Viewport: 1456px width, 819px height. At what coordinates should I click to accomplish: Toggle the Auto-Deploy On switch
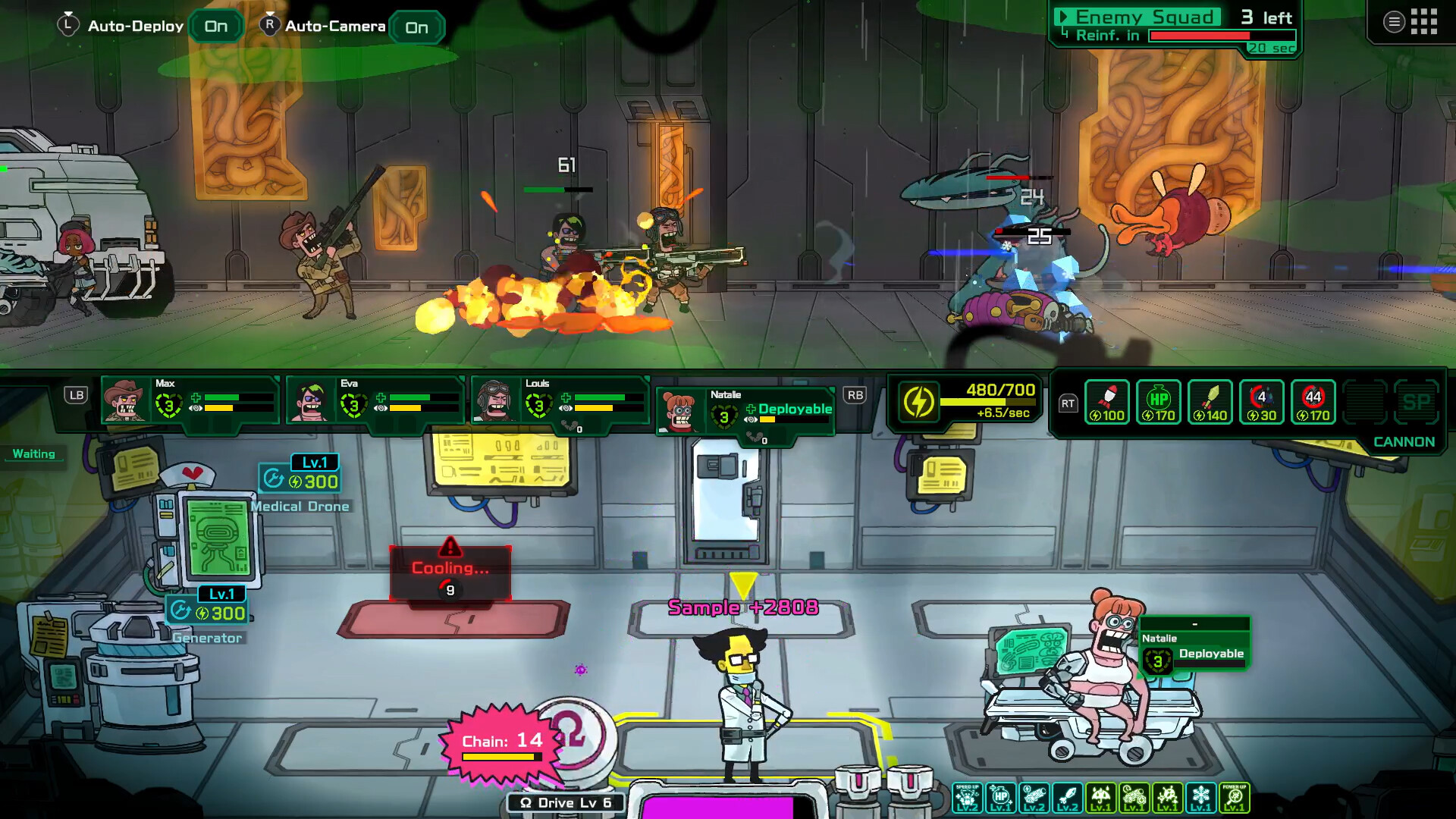pos(215,27)
